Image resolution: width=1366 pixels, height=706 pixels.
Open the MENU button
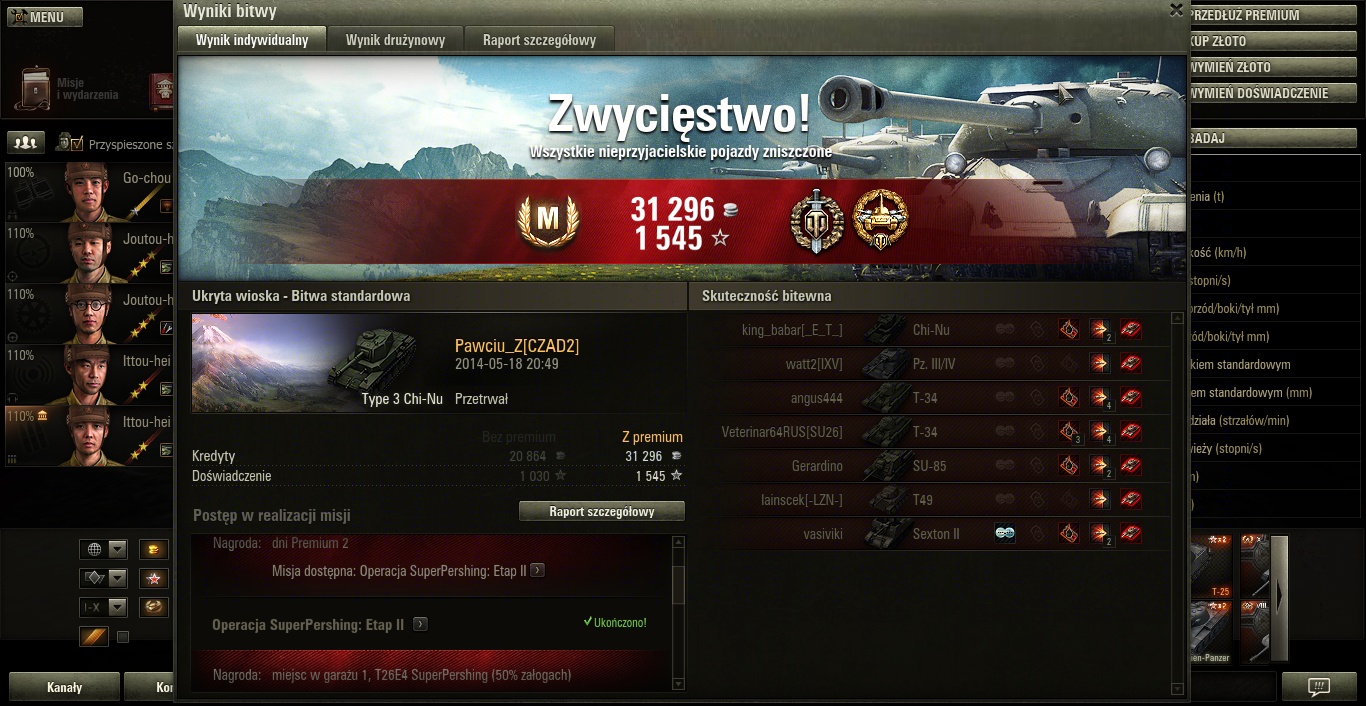[x=45, y=17]
